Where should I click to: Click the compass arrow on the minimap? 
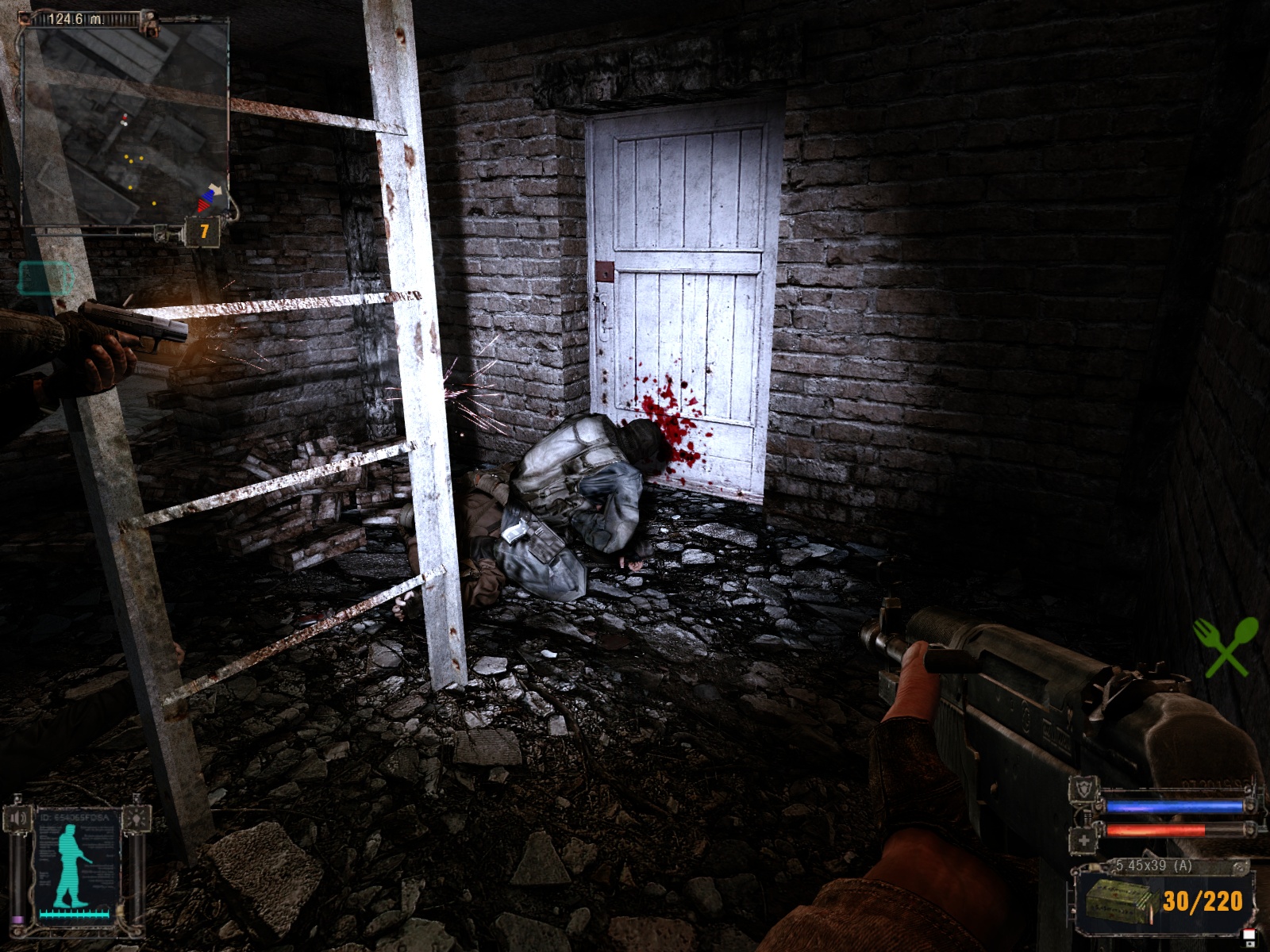click(x=209, y=198)
